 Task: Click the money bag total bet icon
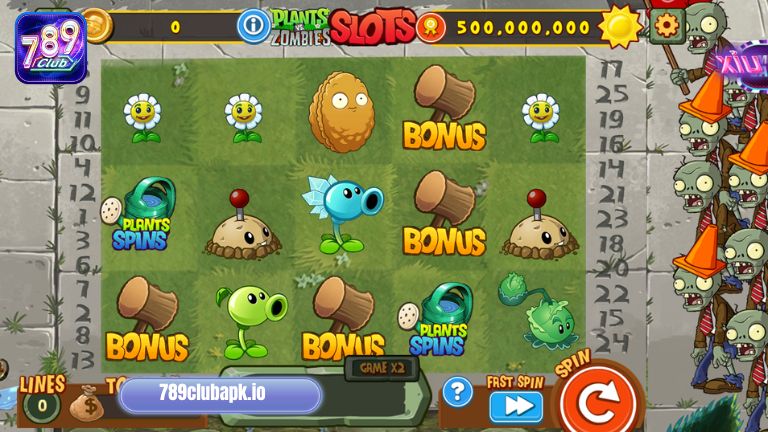click(85, 403)
